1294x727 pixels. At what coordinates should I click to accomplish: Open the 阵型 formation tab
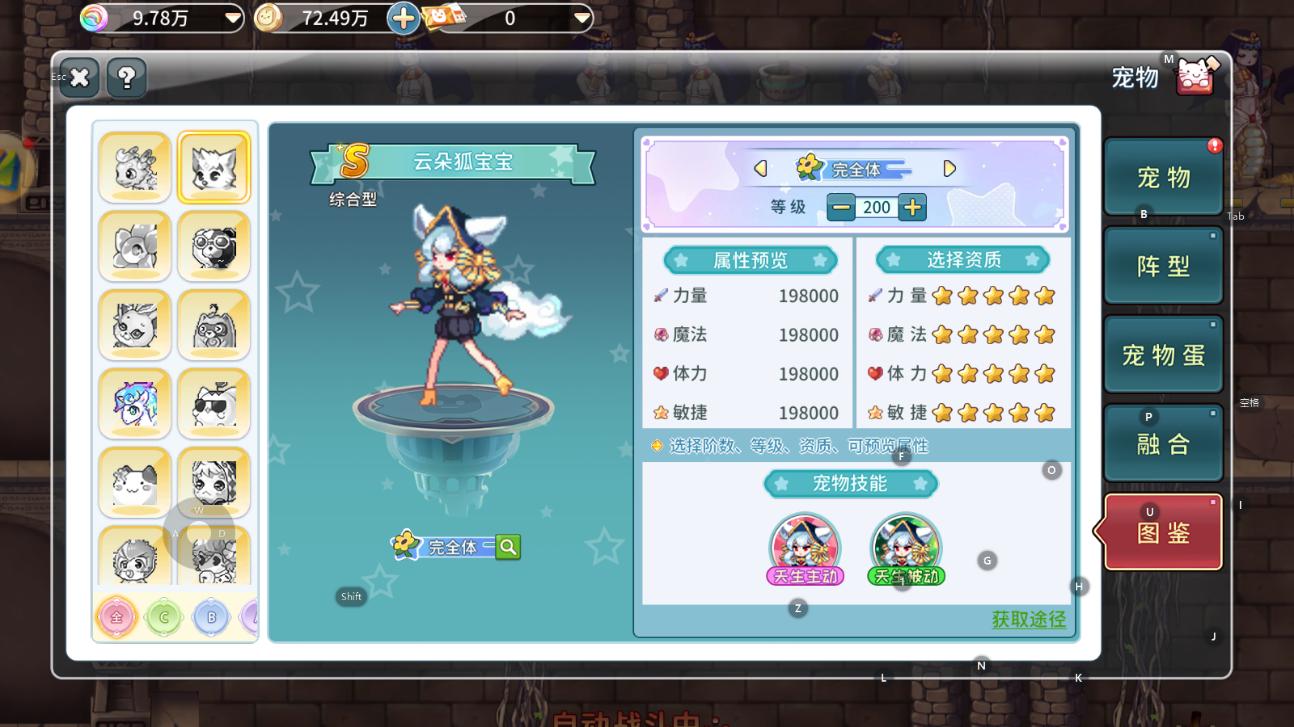tap(1163, 266)
